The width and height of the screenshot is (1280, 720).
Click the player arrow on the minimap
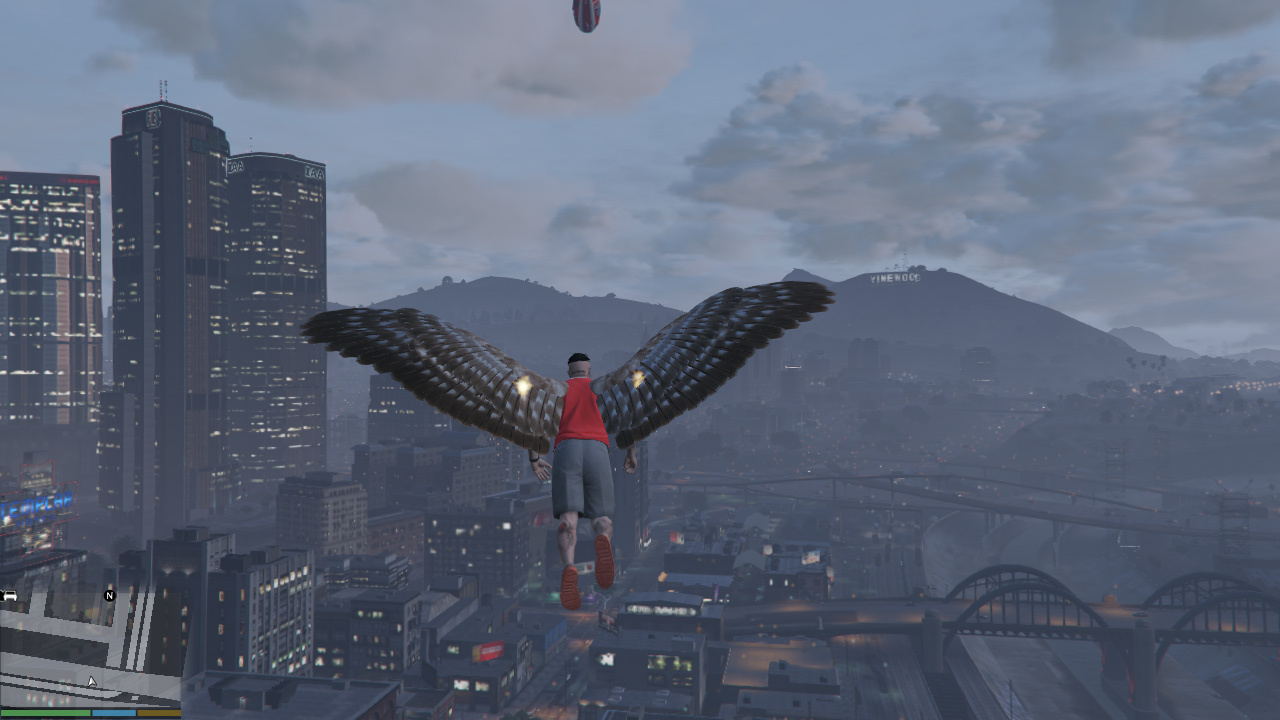(x=92, y=682)
